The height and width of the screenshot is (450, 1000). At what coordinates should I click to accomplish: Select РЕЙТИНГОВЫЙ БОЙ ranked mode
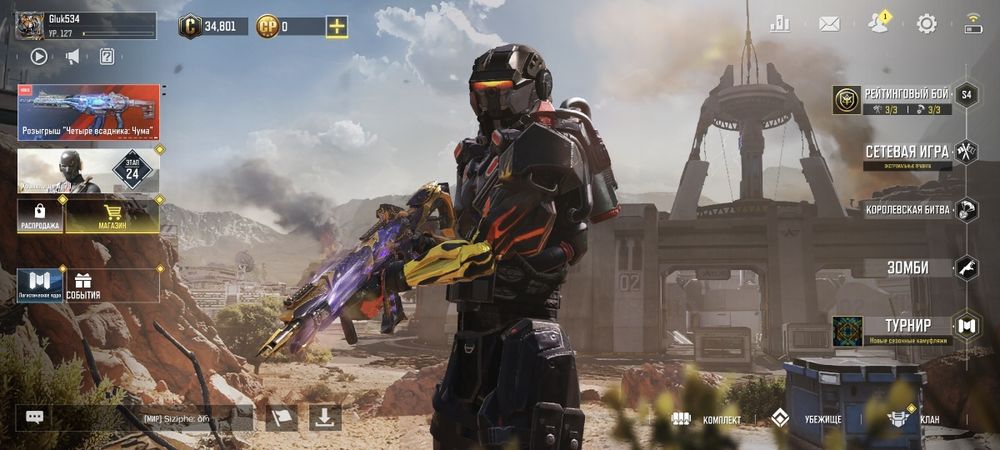click(x=895, y=96)
